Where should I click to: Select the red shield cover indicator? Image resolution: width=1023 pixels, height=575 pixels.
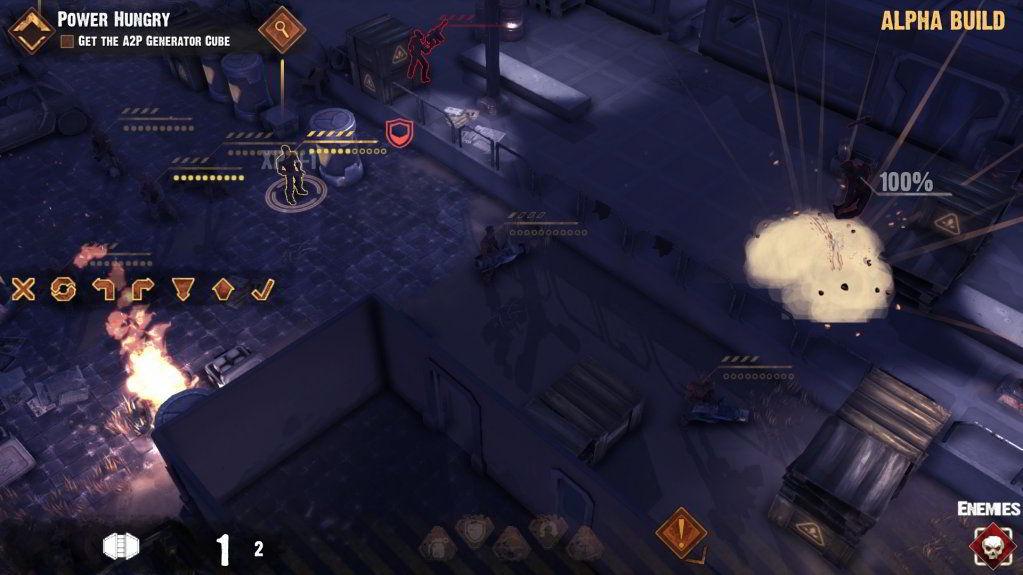[397, 132]
